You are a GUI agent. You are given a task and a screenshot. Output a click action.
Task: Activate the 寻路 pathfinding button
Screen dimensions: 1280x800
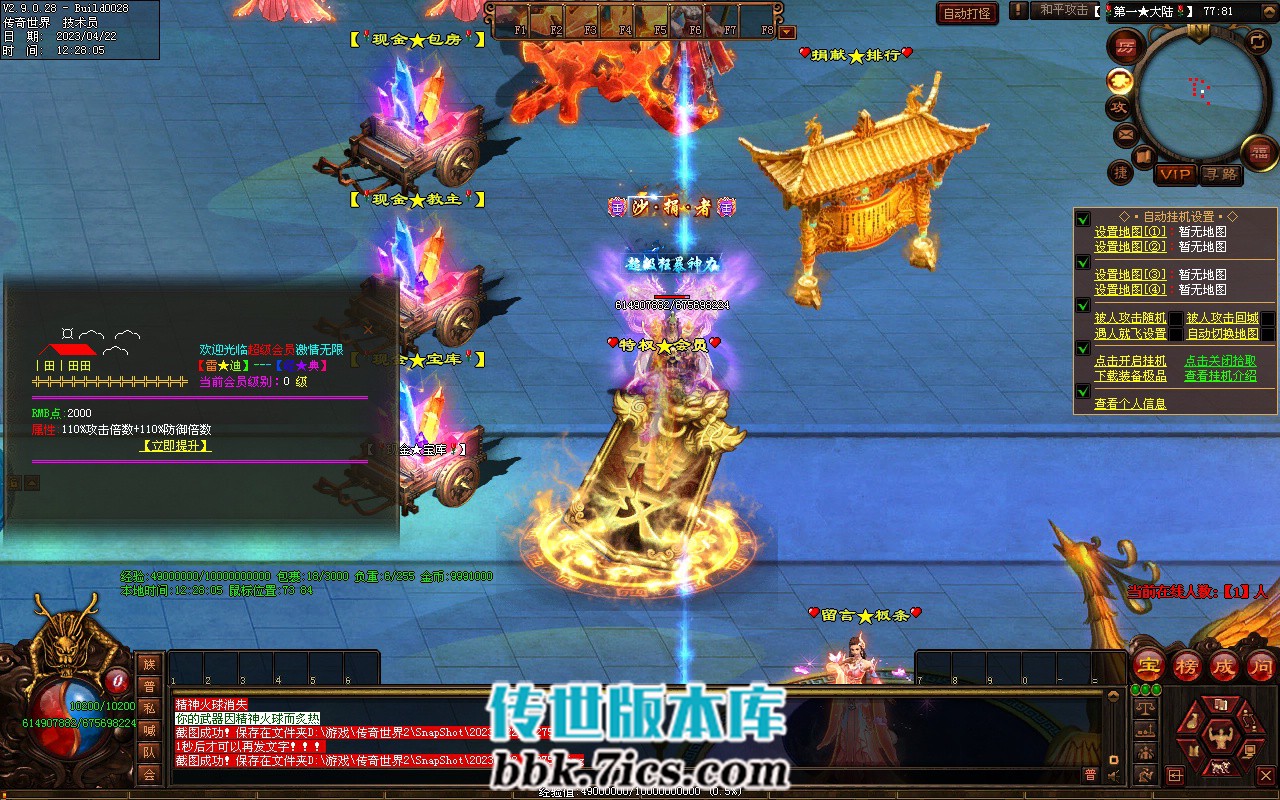[1220, 174]
